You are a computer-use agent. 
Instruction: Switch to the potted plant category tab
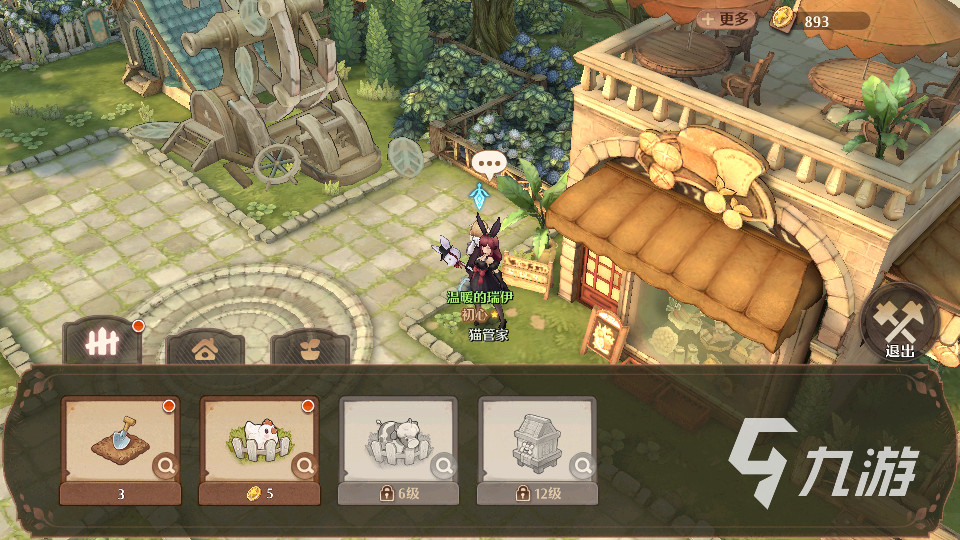(x=310, y=349)
